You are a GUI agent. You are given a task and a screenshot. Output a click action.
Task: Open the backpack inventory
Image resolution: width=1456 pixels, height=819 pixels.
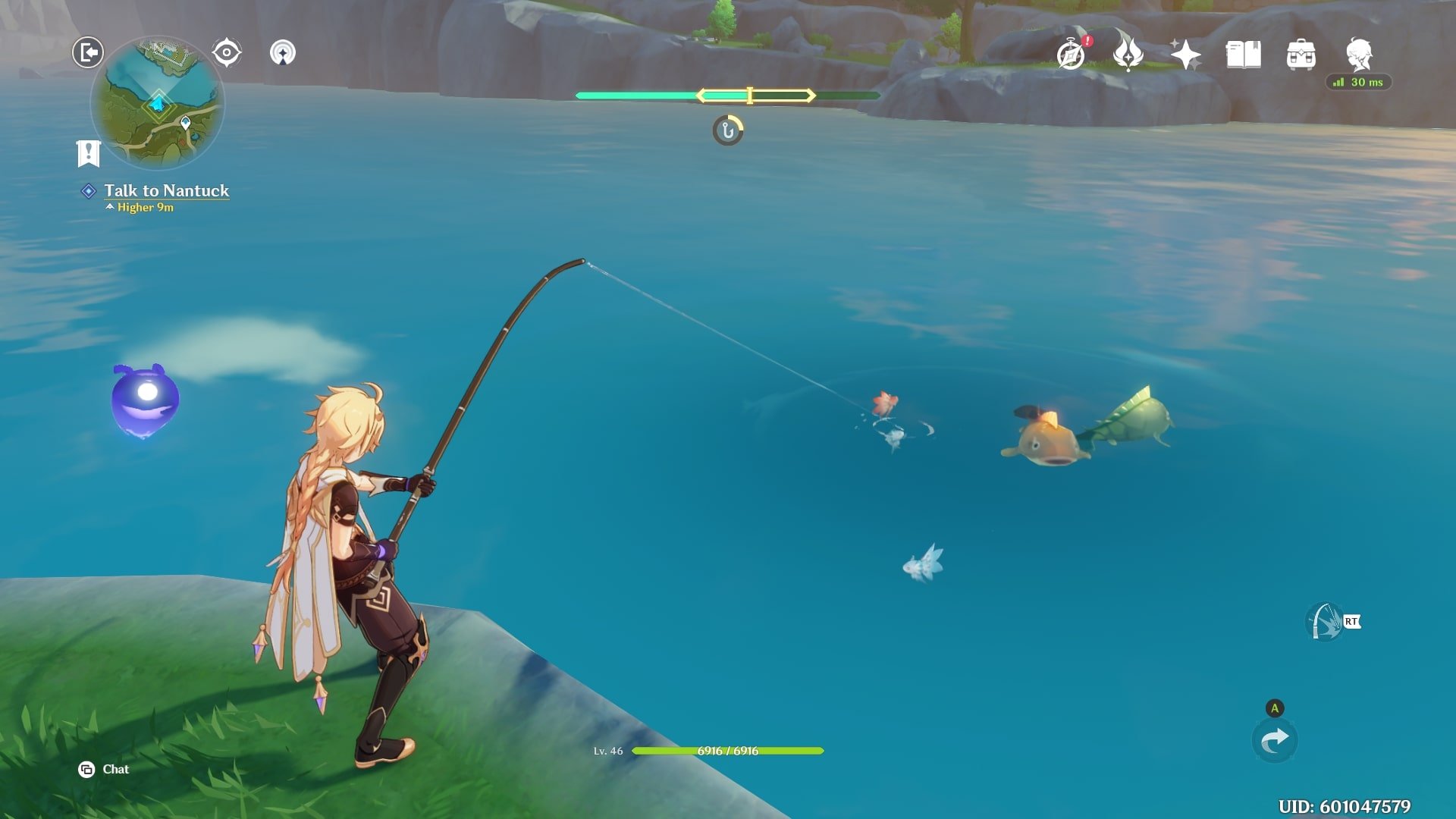tap(1301, 55)
